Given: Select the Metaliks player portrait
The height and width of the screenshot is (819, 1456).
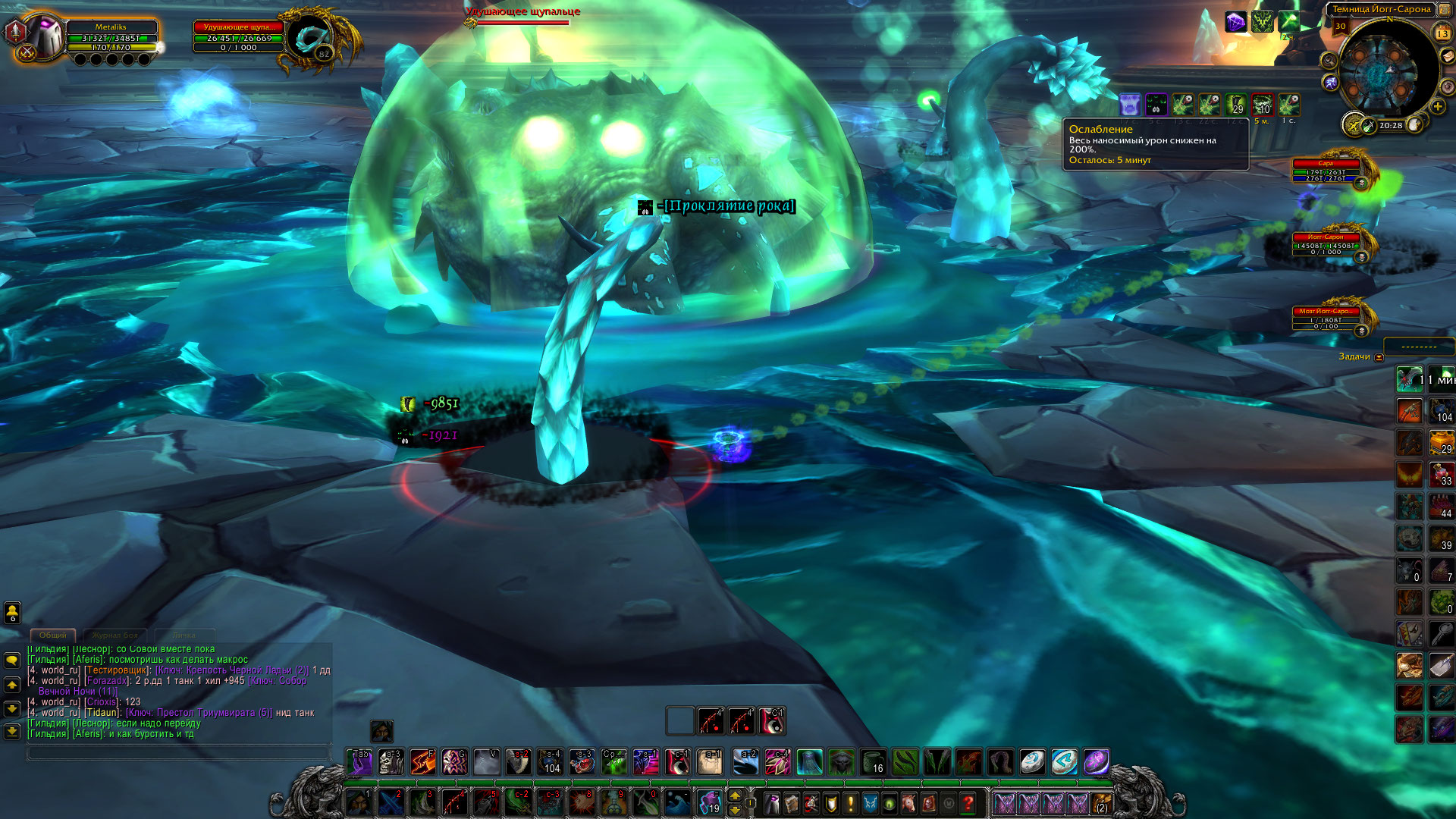Looking at the screenshot, I should click(42, 35).
